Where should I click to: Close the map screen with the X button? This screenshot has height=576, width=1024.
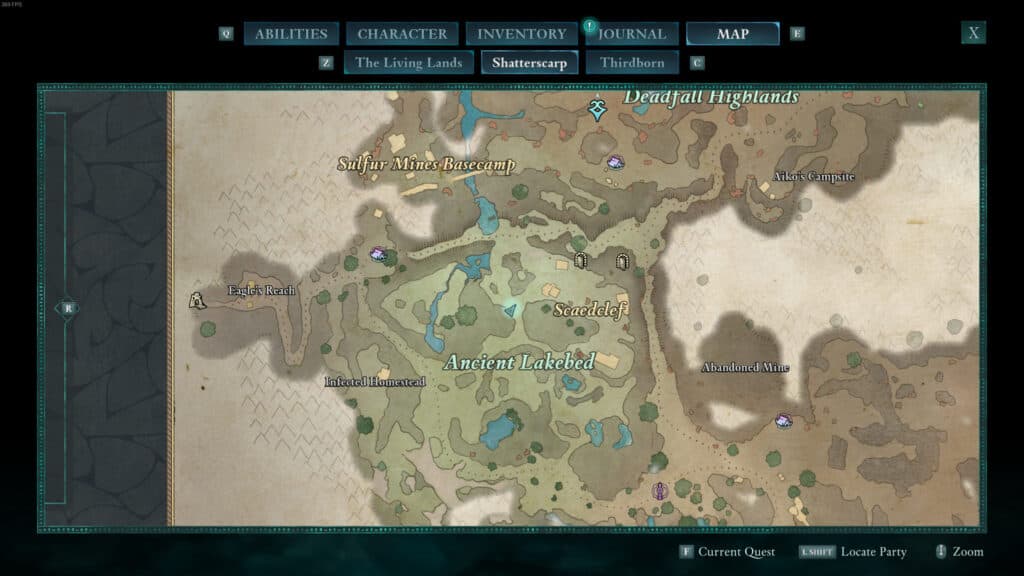tap(973, 32)
